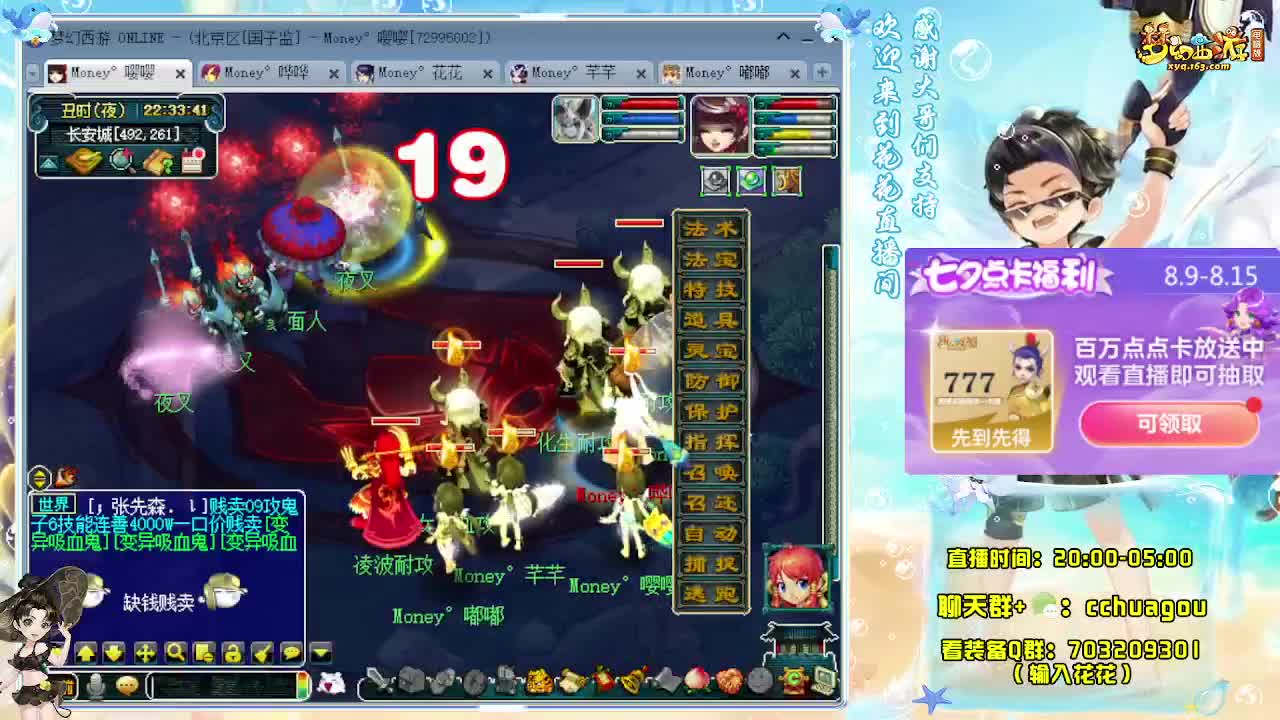Click the microphone voice icon near chat bar
The height and width of the screenshot is (720, 1280).
tap(97, 684)
